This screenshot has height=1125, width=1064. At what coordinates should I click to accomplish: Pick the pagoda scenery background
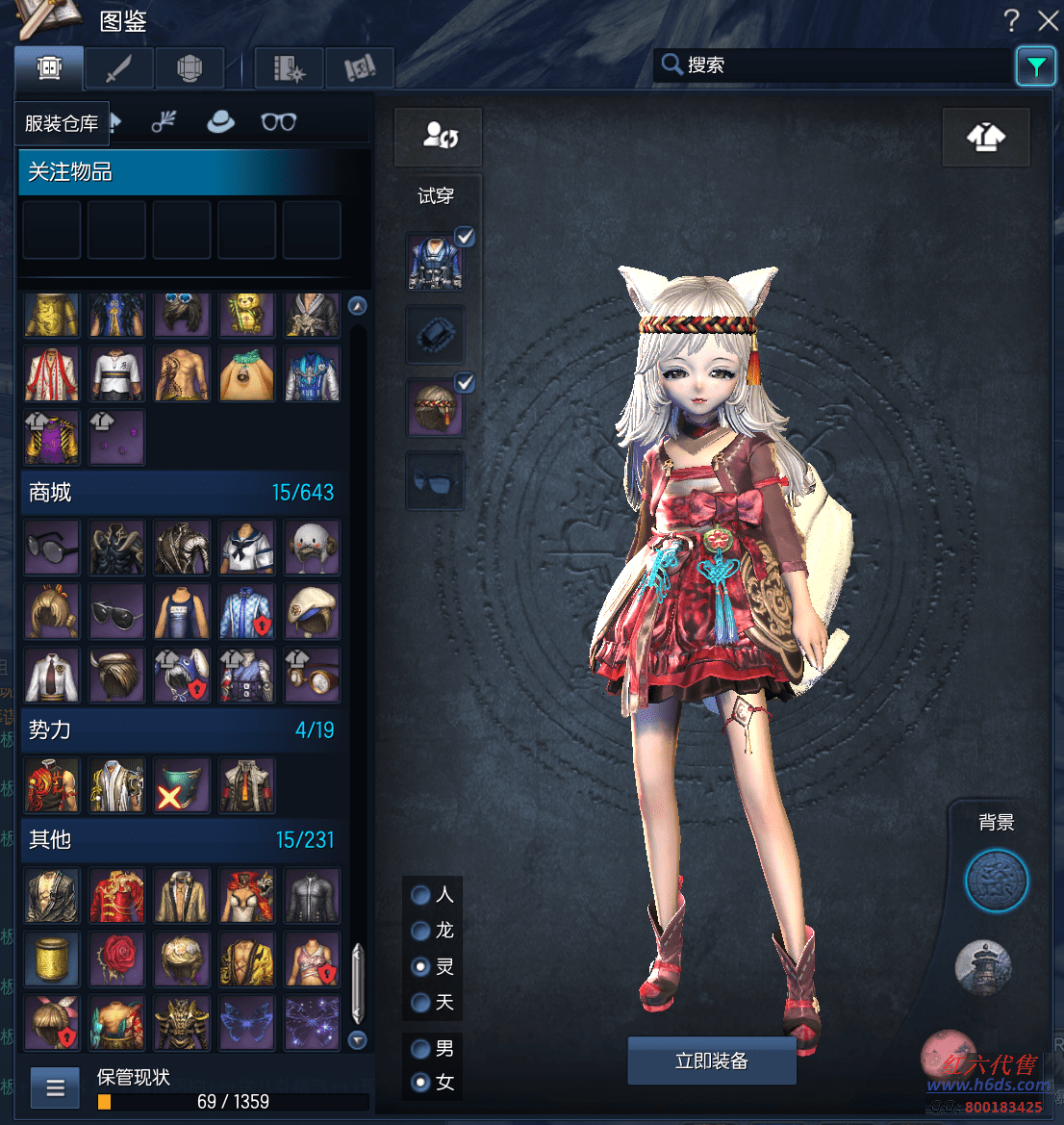(x=983, y=967)
